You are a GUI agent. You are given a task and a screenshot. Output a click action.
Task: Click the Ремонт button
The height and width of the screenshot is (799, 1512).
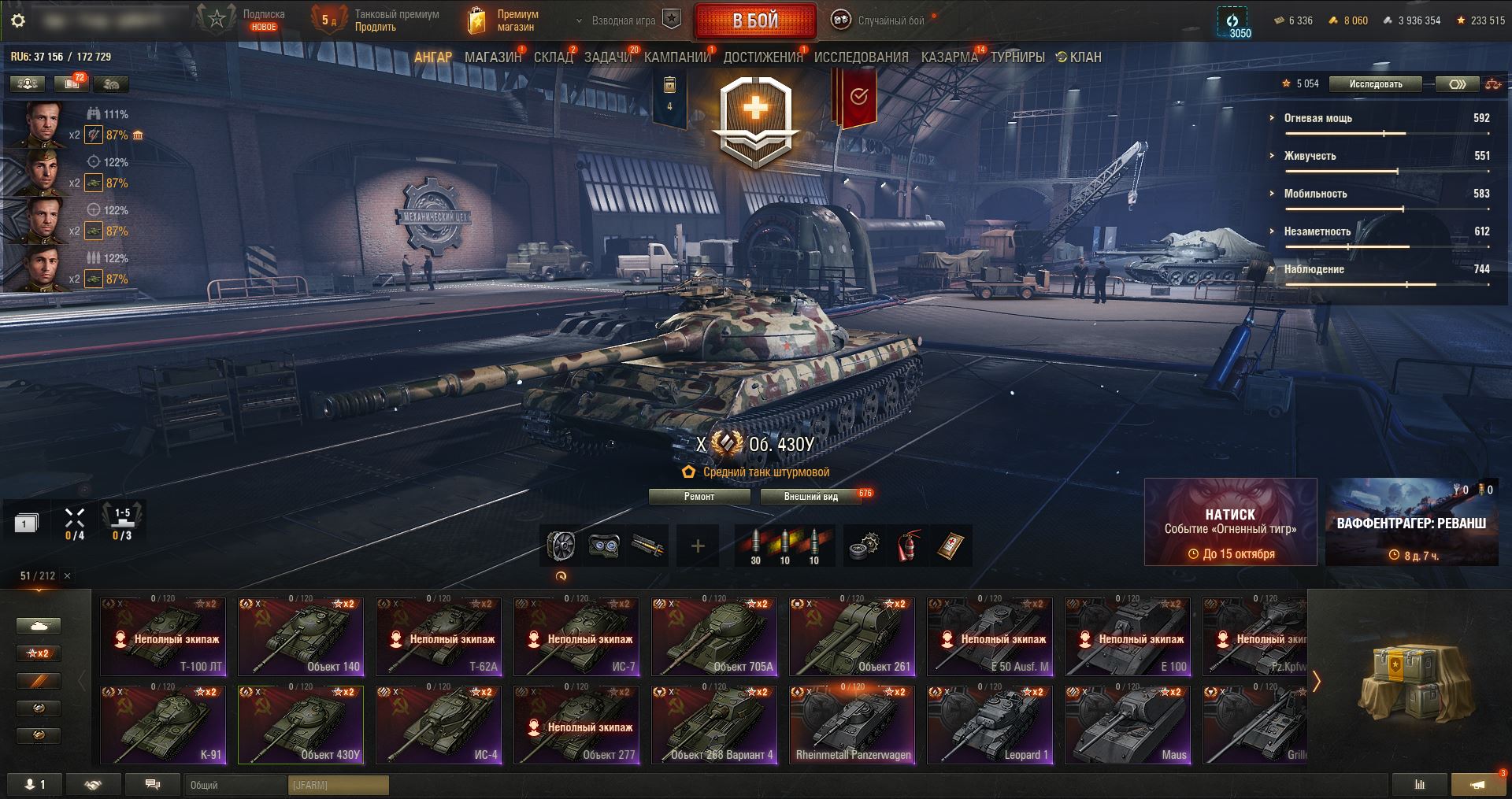[699, 497]
